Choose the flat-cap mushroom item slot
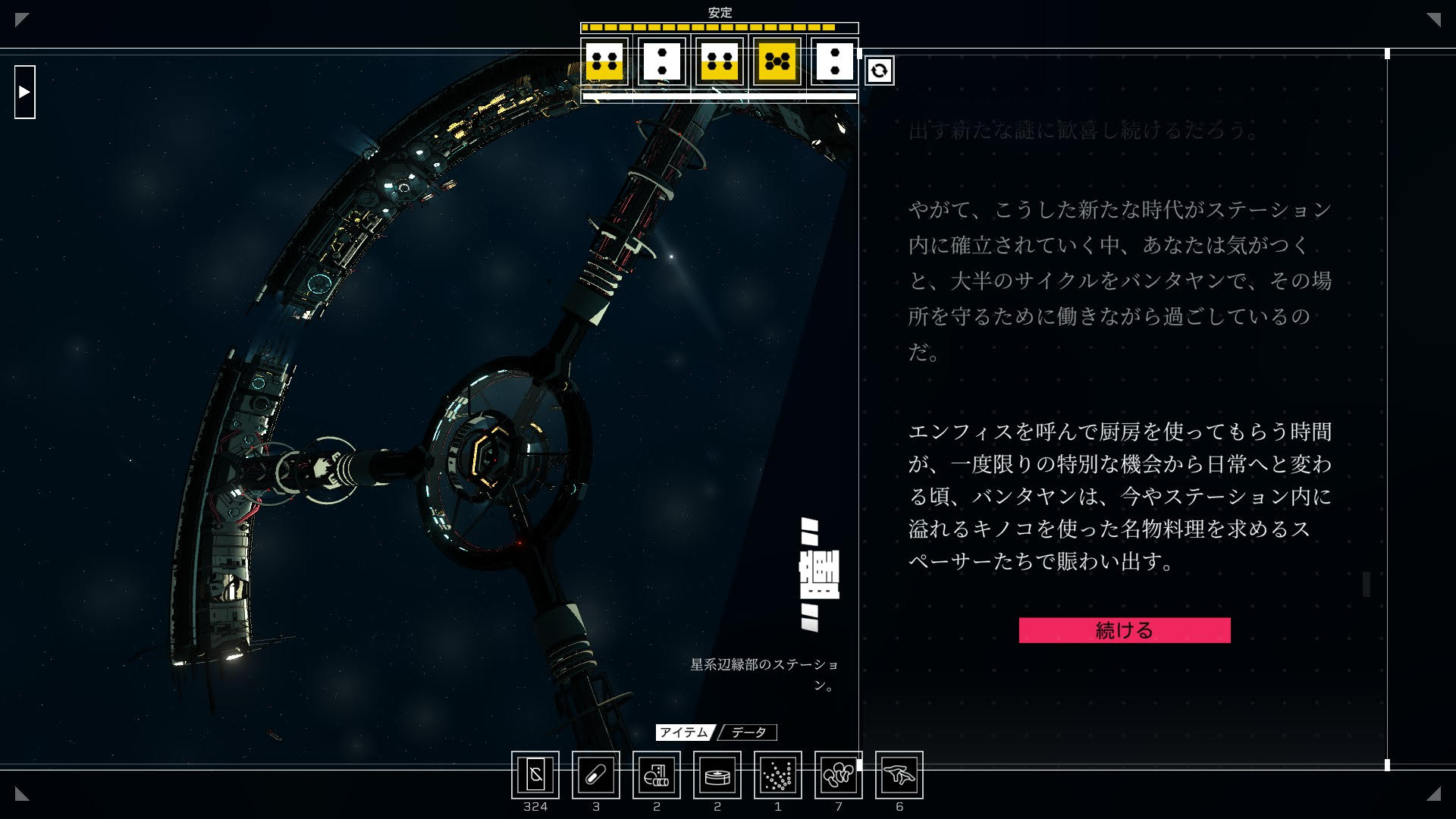1456x819 pixels. (899, 775)
